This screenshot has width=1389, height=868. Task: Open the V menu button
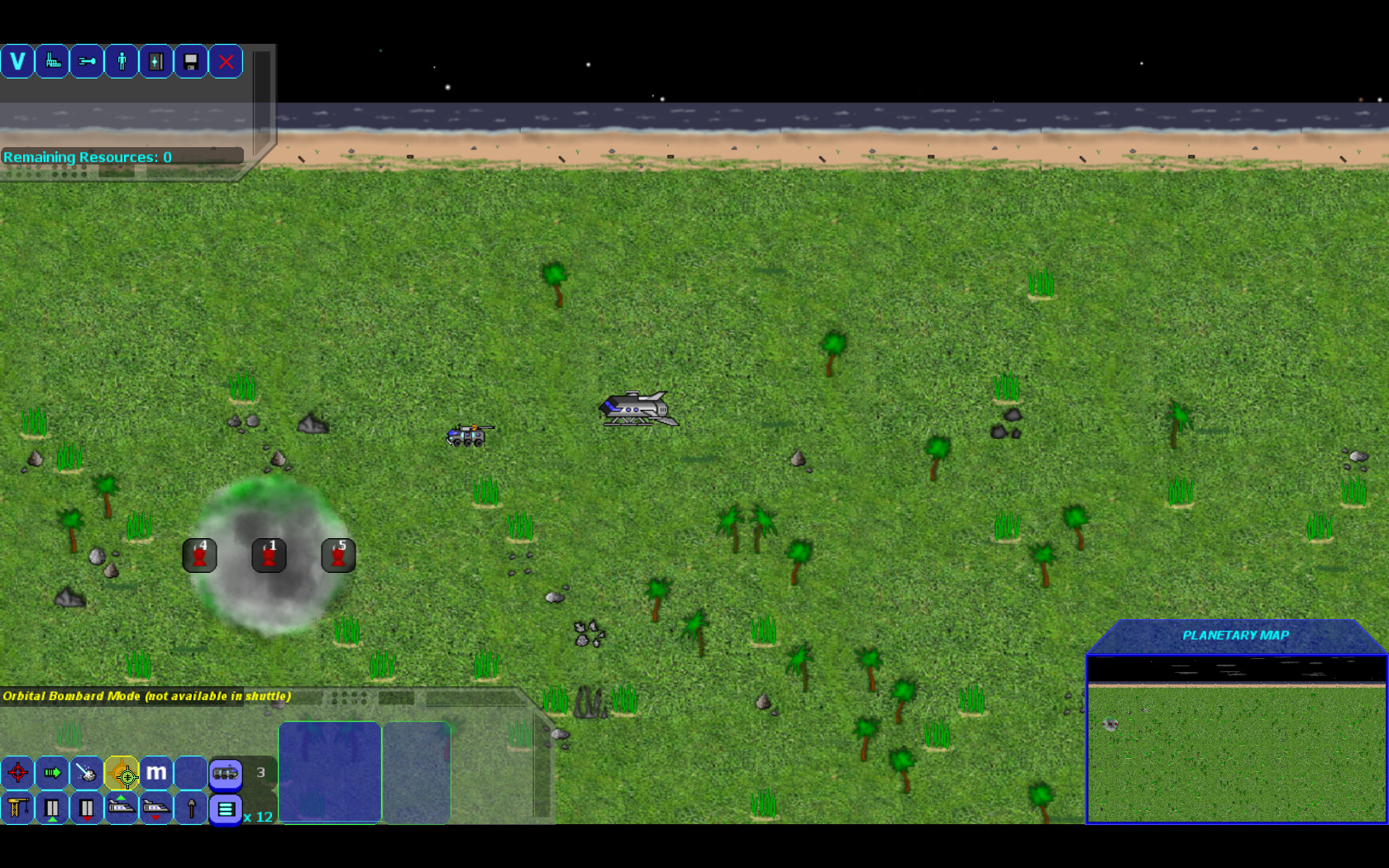(x=17, y=61)
